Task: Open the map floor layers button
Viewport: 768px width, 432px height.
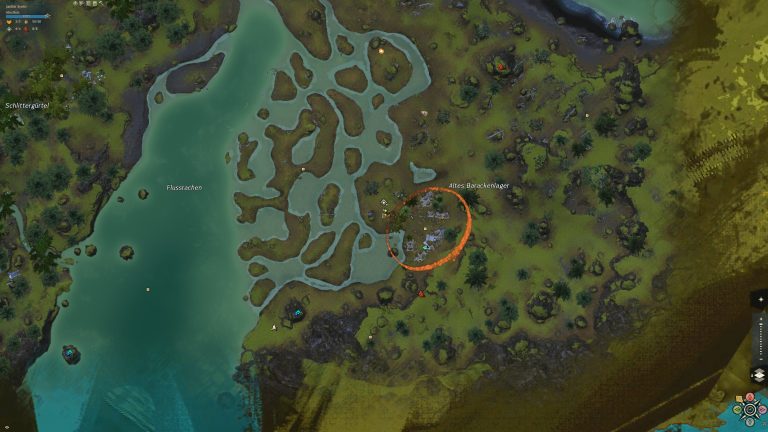Action: [758, 375]
